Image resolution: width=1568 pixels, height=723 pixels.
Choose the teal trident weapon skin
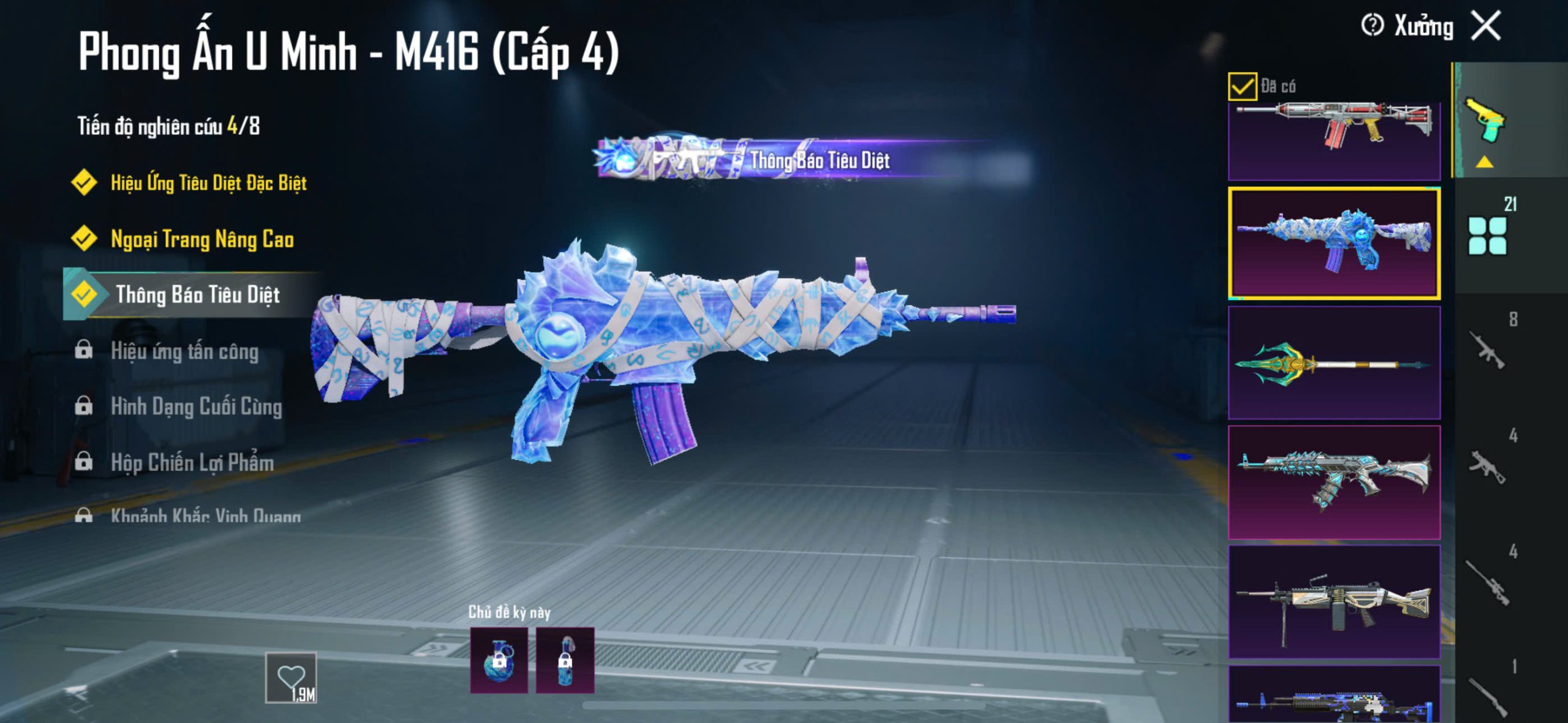click(x=1334, y=363)
